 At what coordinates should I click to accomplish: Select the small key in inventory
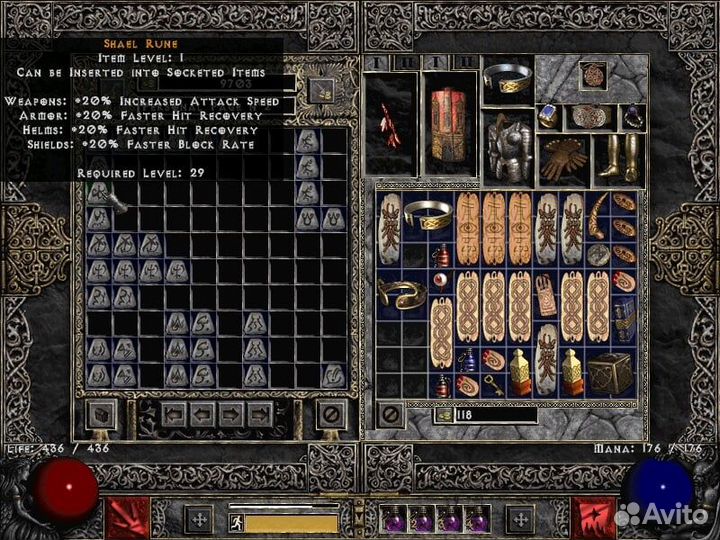493,381
